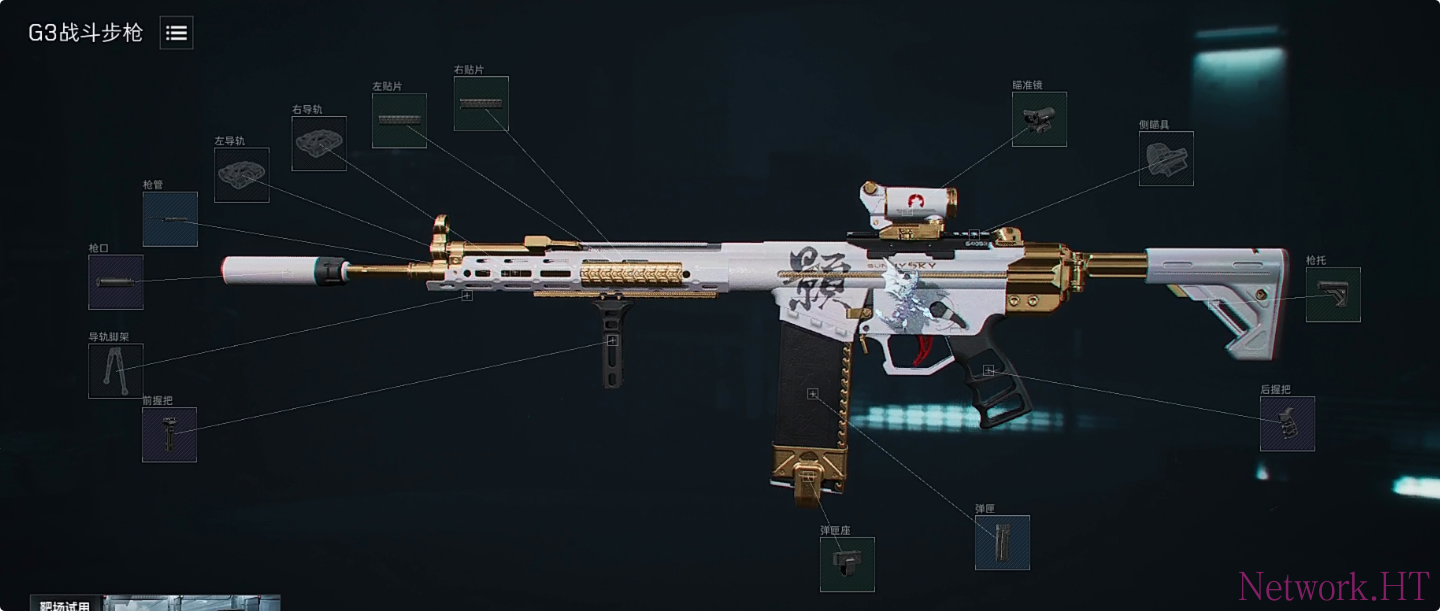
Task: Choose the 右导轨 right rail slot
Action: 319,144
